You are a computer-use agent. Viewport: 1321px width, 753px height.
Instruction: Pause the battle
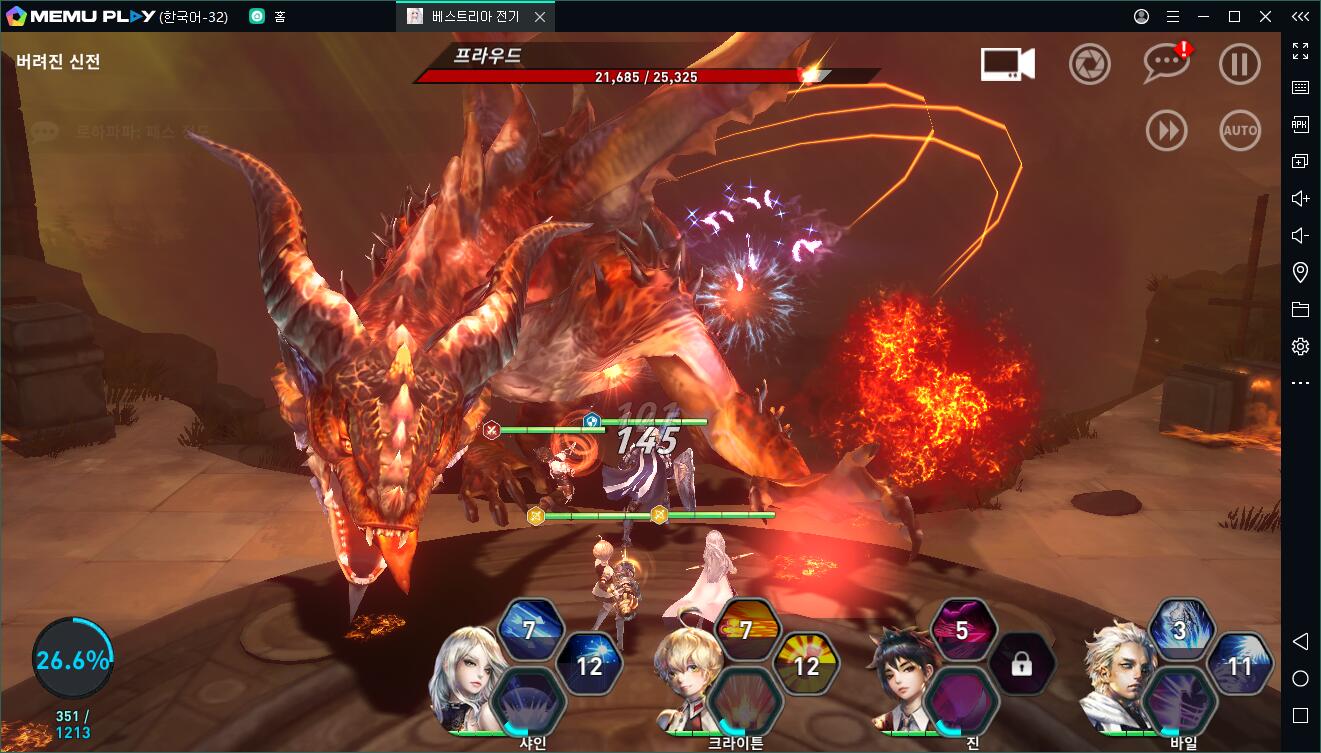pyautogui.click(x=1239, y=65)
